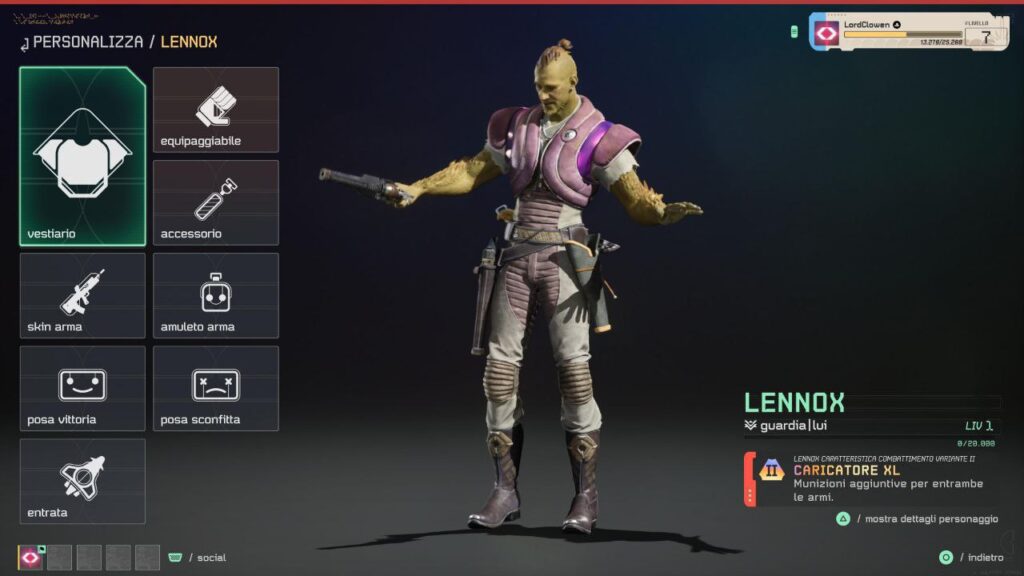Select the posa vittoria tile
Image resolution: width=1024 pixels, height=576 pixels.
(x=82, y=389)
